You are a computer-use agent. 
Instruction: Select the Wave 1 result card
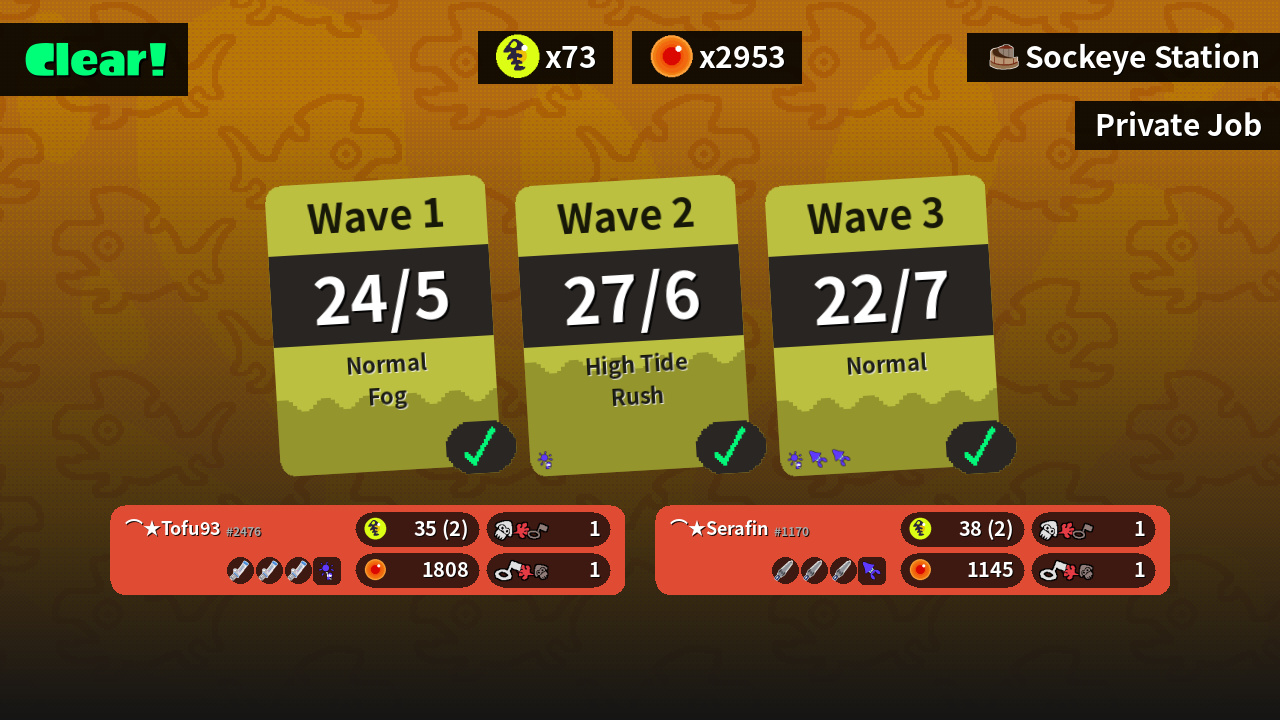click(x=382, y=325)
